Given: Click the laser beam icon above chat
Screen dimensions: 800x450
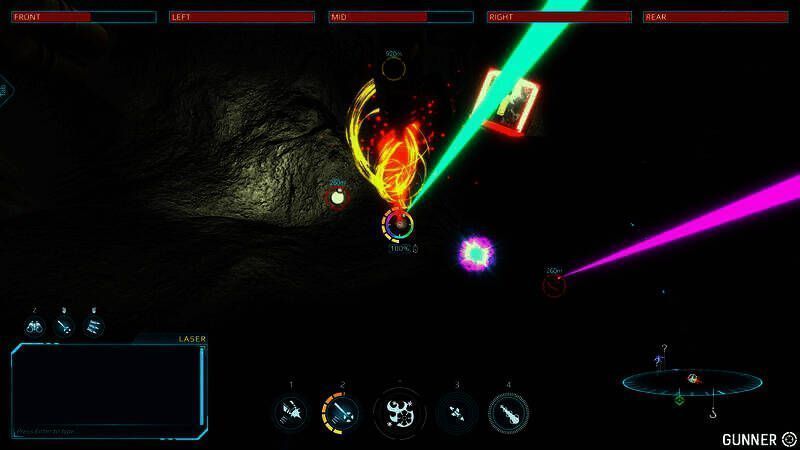Looking at the screenshot, I should 64,326.
